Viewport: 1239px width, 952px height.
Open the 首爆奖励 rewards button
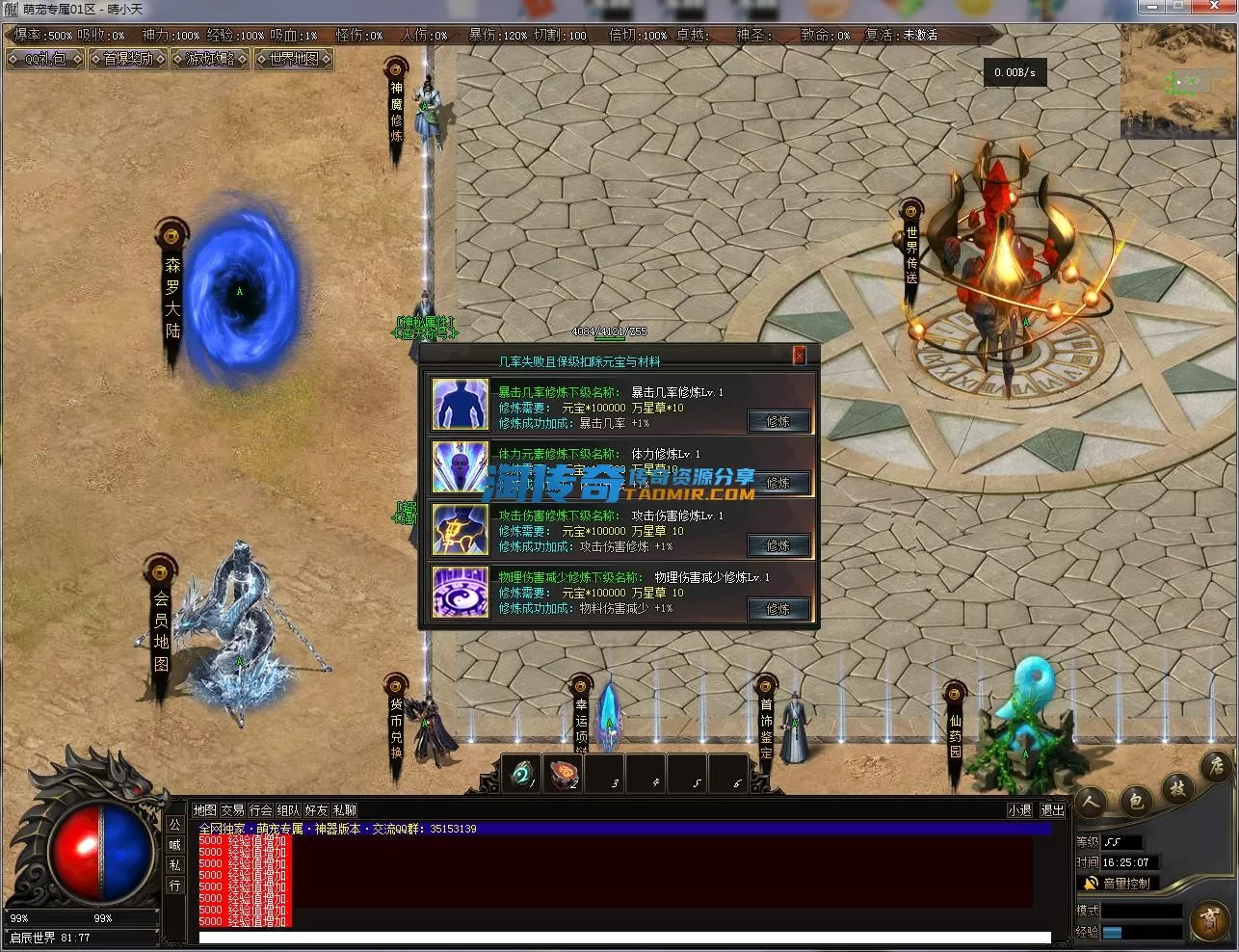(128, 59)
